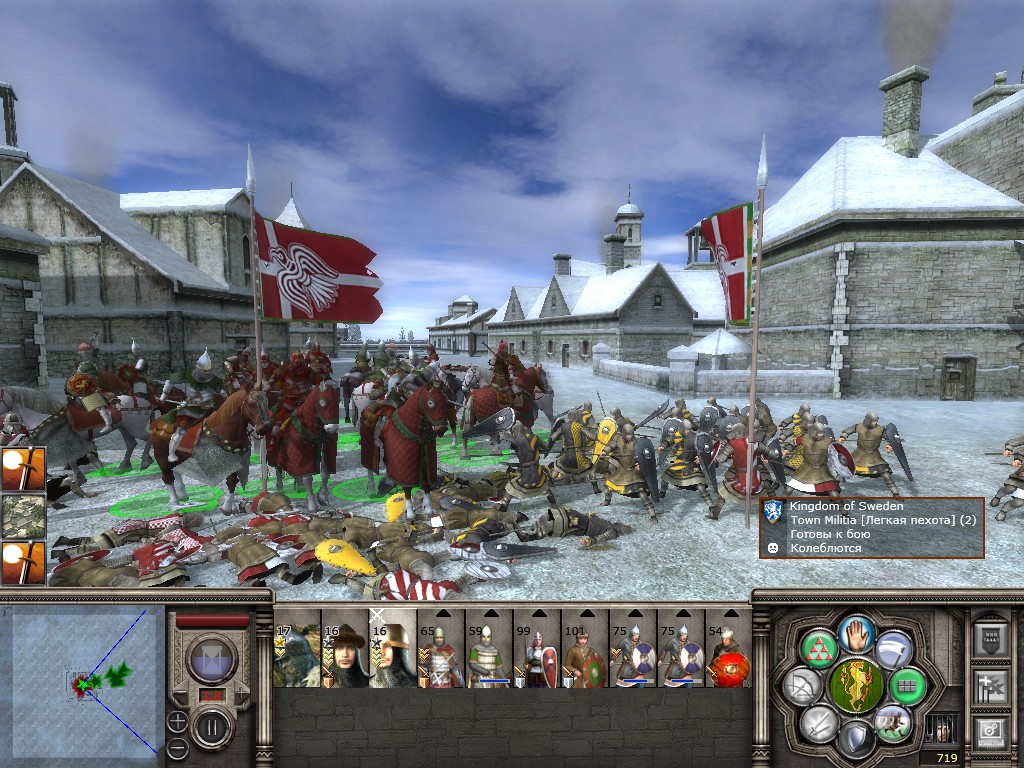The image size is (1024, 768).
Task: Select the fur-hat cavalry unit card
Action: pos(344,655)
